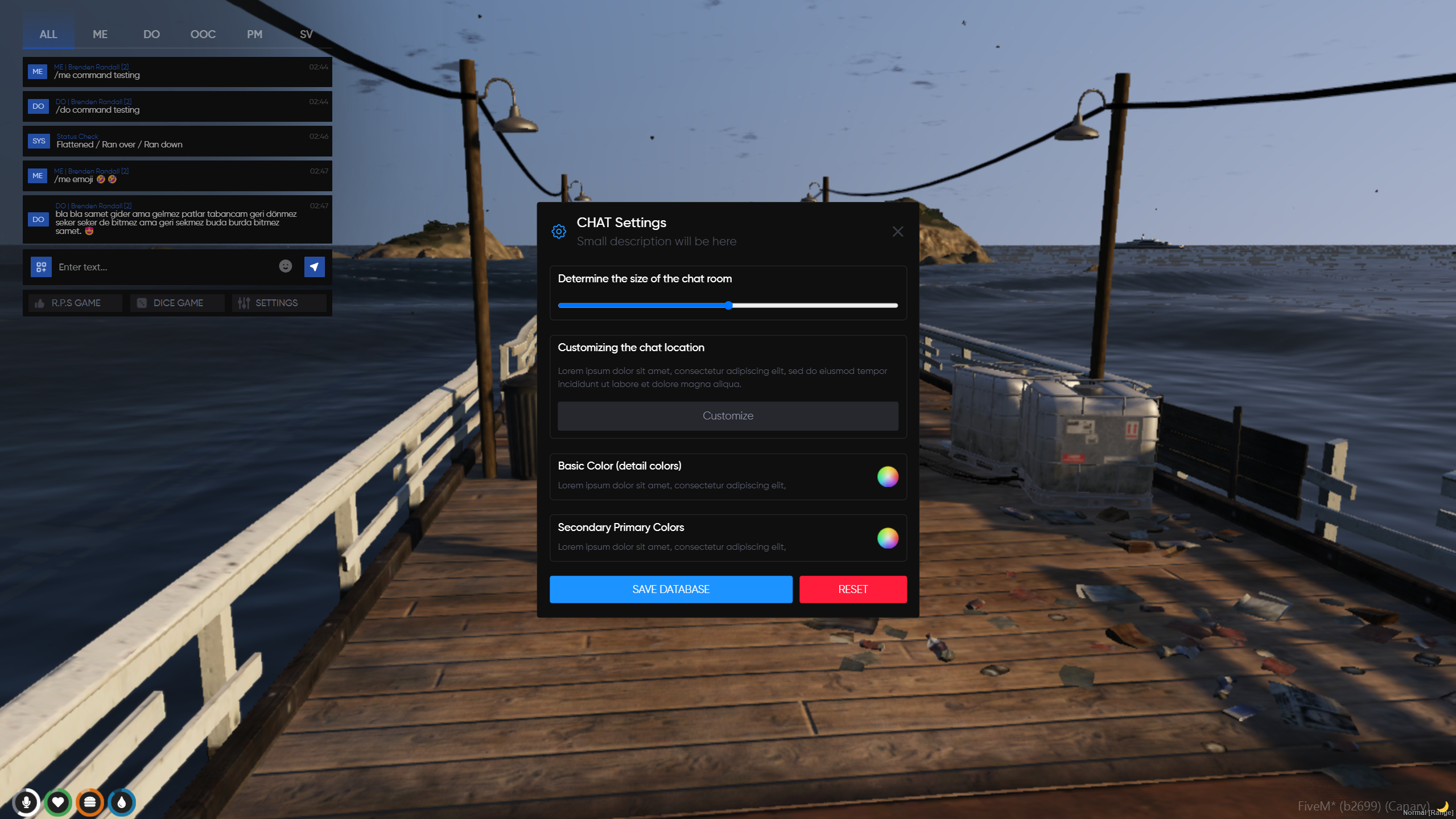
Task: Click the thumbs-up icon on R.P.S GAME
Action: click(x=39, y=302)
